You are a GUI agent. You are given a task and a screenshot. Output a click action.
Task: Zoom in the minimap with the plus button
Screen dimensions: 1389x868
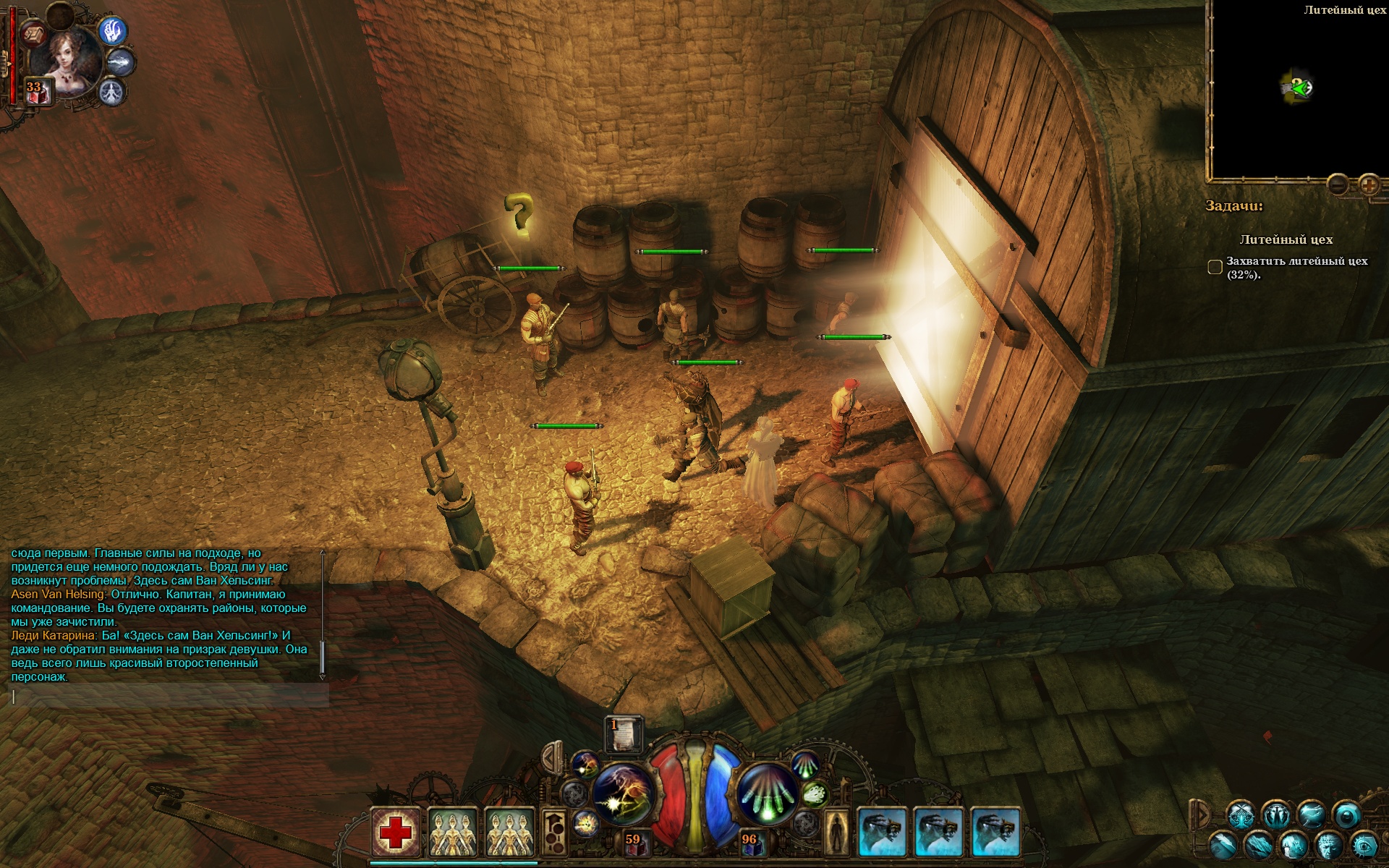tap(1368, 185)
